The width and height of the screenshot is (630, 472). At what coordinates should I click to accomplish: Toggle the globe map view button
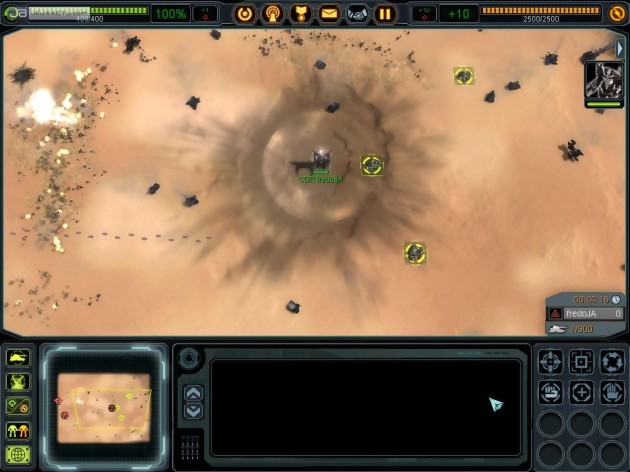coord(18,455)
